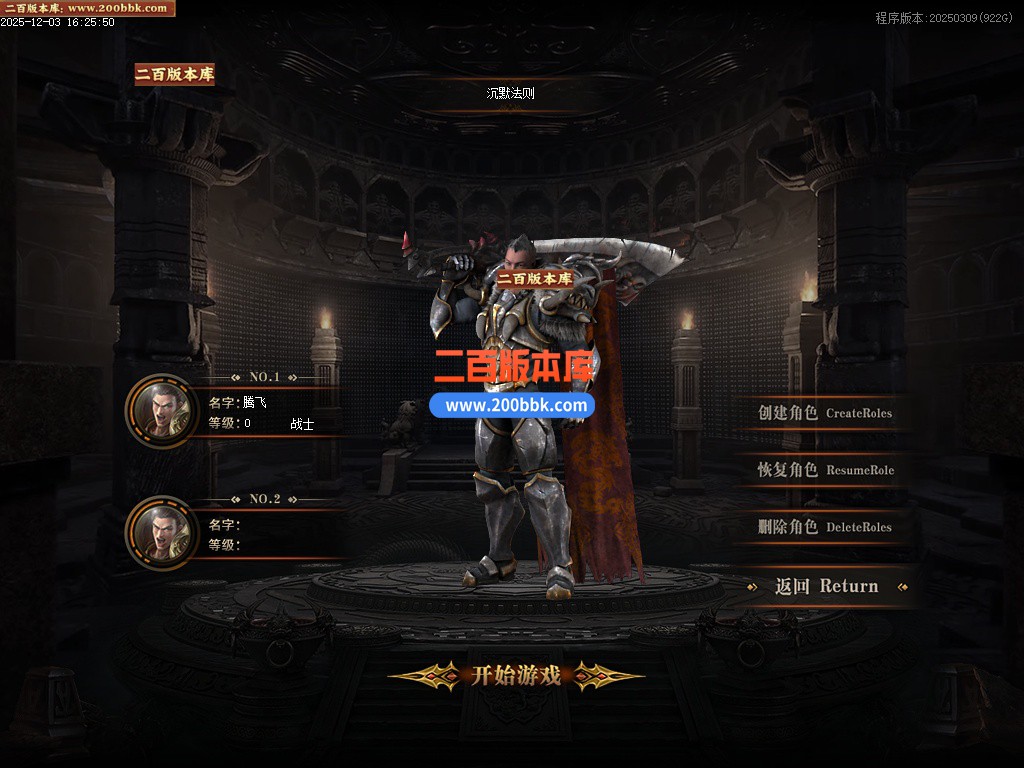Image resolution: width=1024 pixels, height=768 pixels.
Task: Choose 恢复角色 ResumeRole option
Action: 825,470
